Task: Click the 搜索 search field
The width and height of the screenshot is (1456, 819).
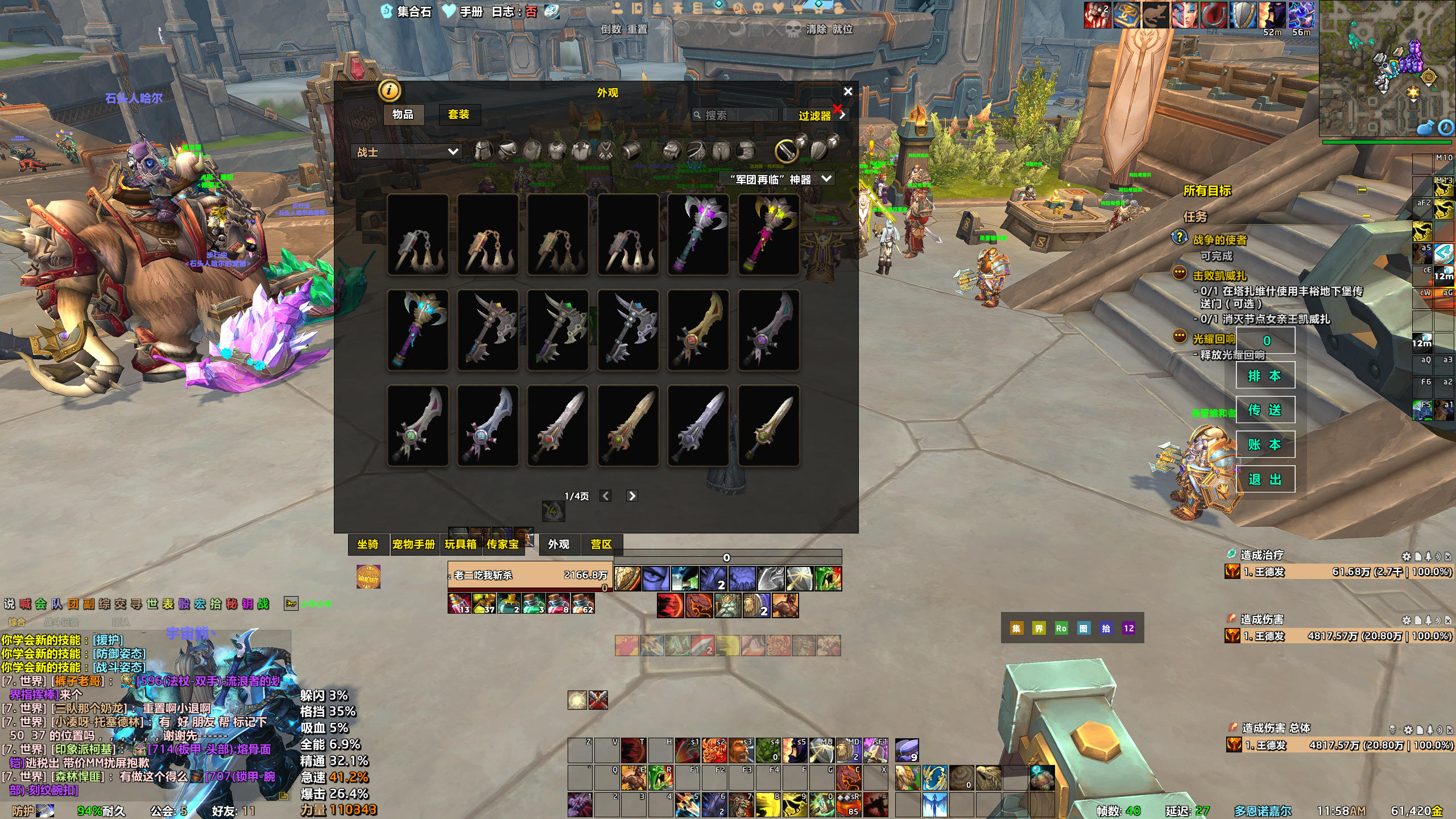Action: 737,115
